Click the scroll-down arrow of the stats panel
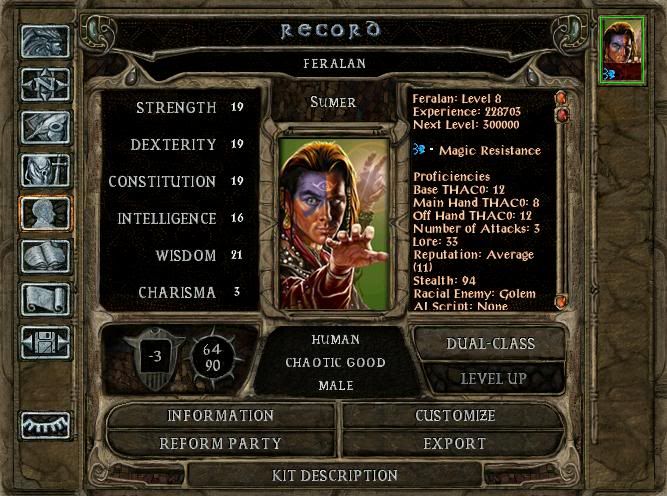This screenshot has height=496, width=667. [561, 300]
